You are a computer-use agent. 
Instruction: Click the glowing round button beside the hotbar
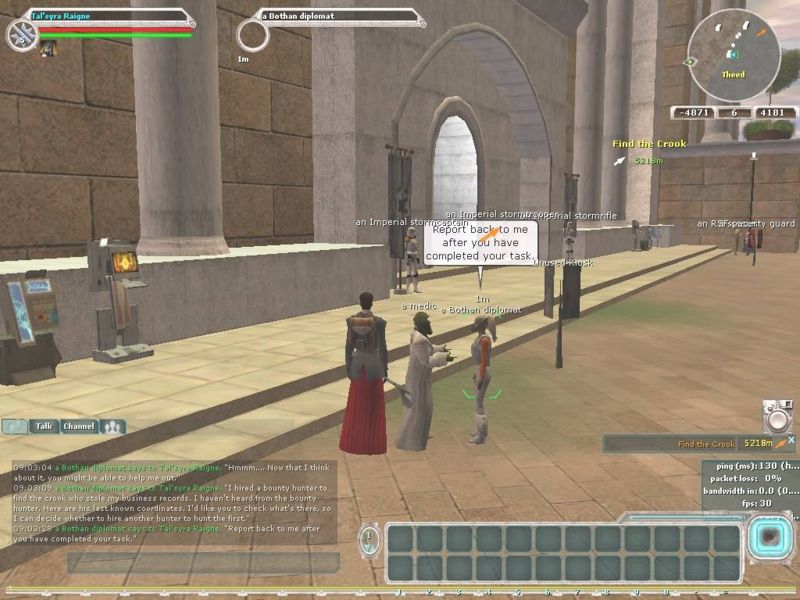(768, 539)
